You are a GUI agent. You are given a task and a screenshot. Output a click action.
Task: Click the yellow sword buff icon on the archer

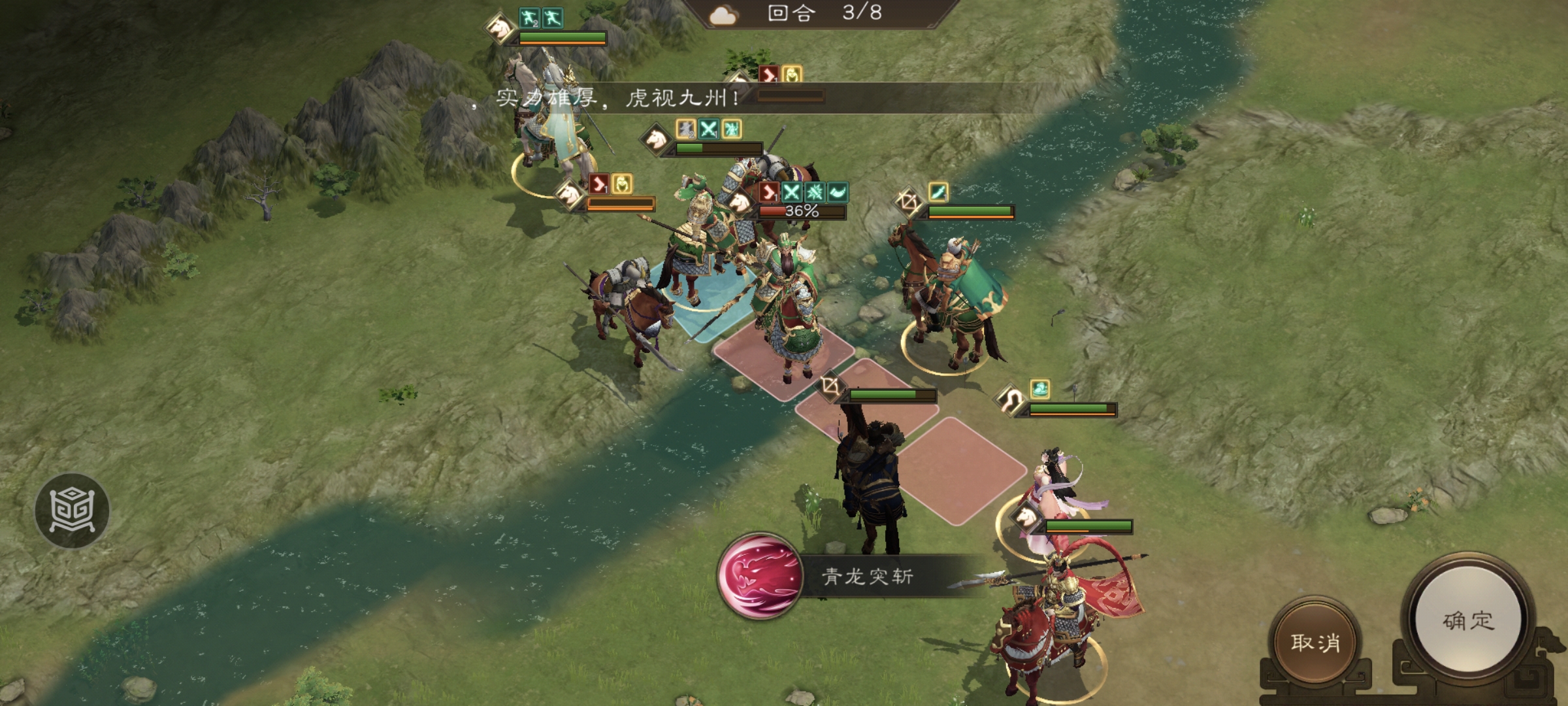pyautogui.click(x=938, y=193)
